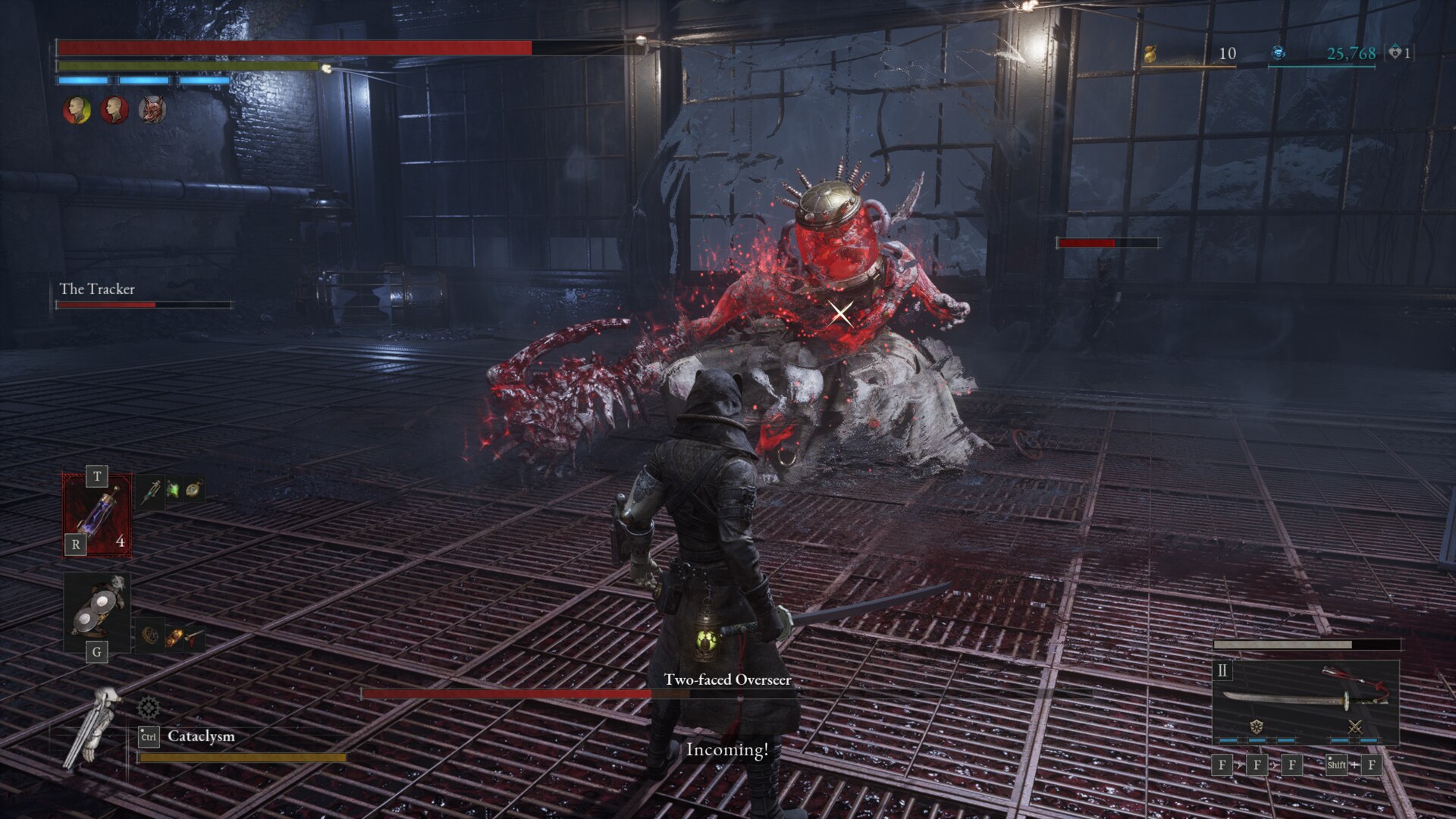Screen dimensions: 1456x819
Task: Choose the bronze cogwheel item
Action: pos(151,635)
